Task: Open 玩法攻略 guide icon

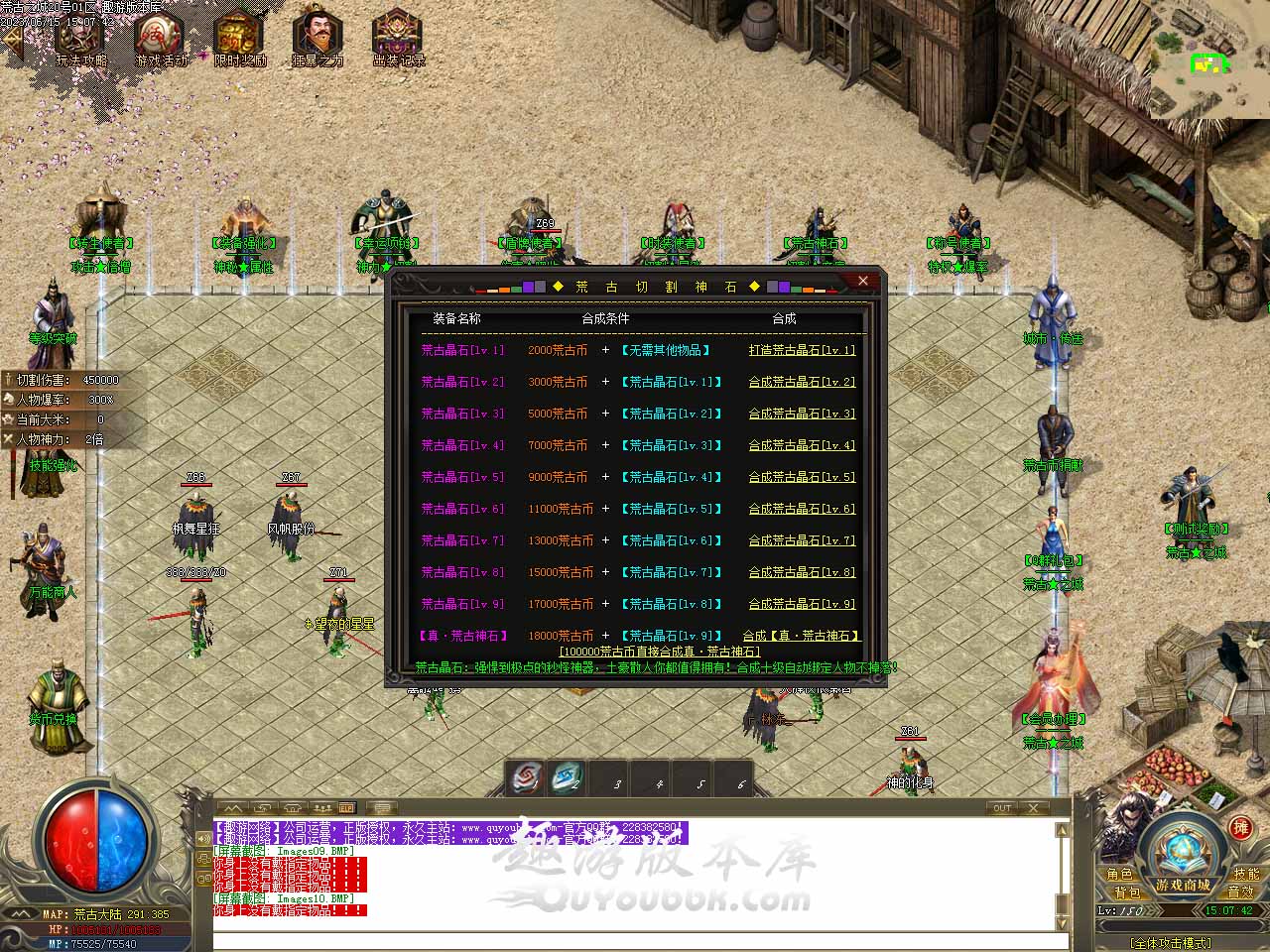Action: point(80,40)
